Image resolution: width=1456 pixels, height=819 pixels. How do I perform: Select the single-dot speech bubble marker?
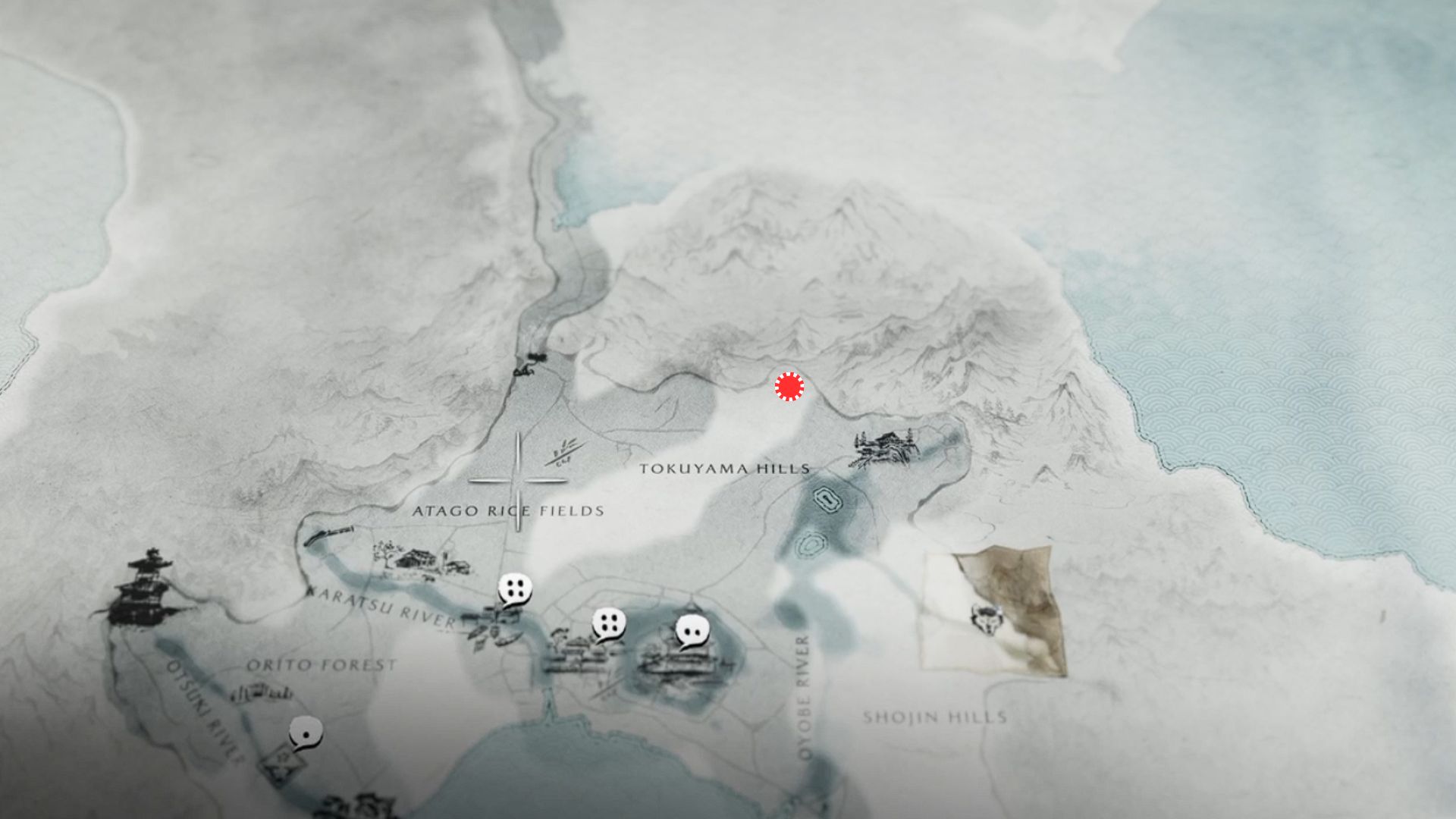pos(306,733)
